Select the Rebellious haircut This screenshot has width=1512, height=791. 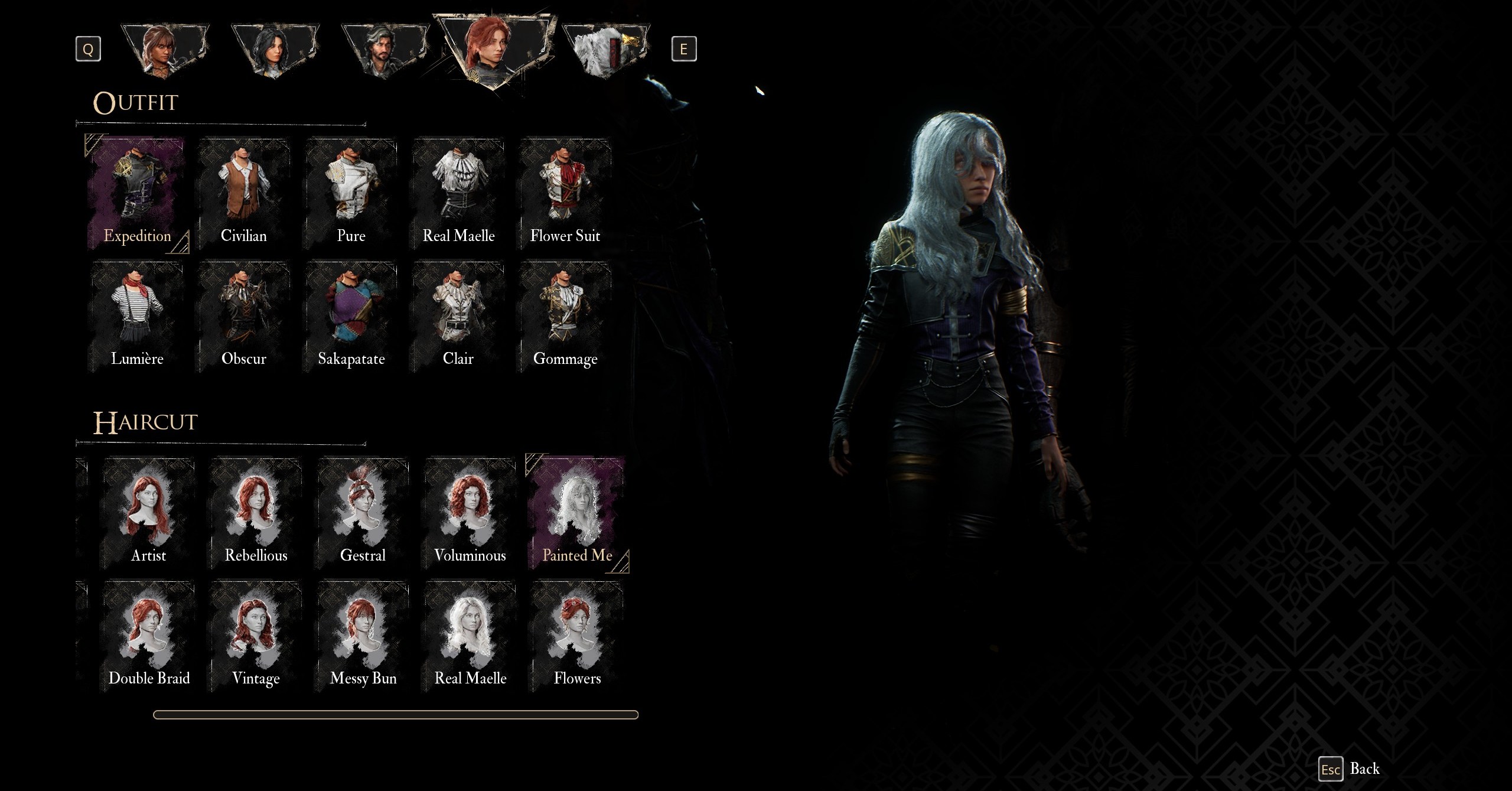(x=256, y=513)
